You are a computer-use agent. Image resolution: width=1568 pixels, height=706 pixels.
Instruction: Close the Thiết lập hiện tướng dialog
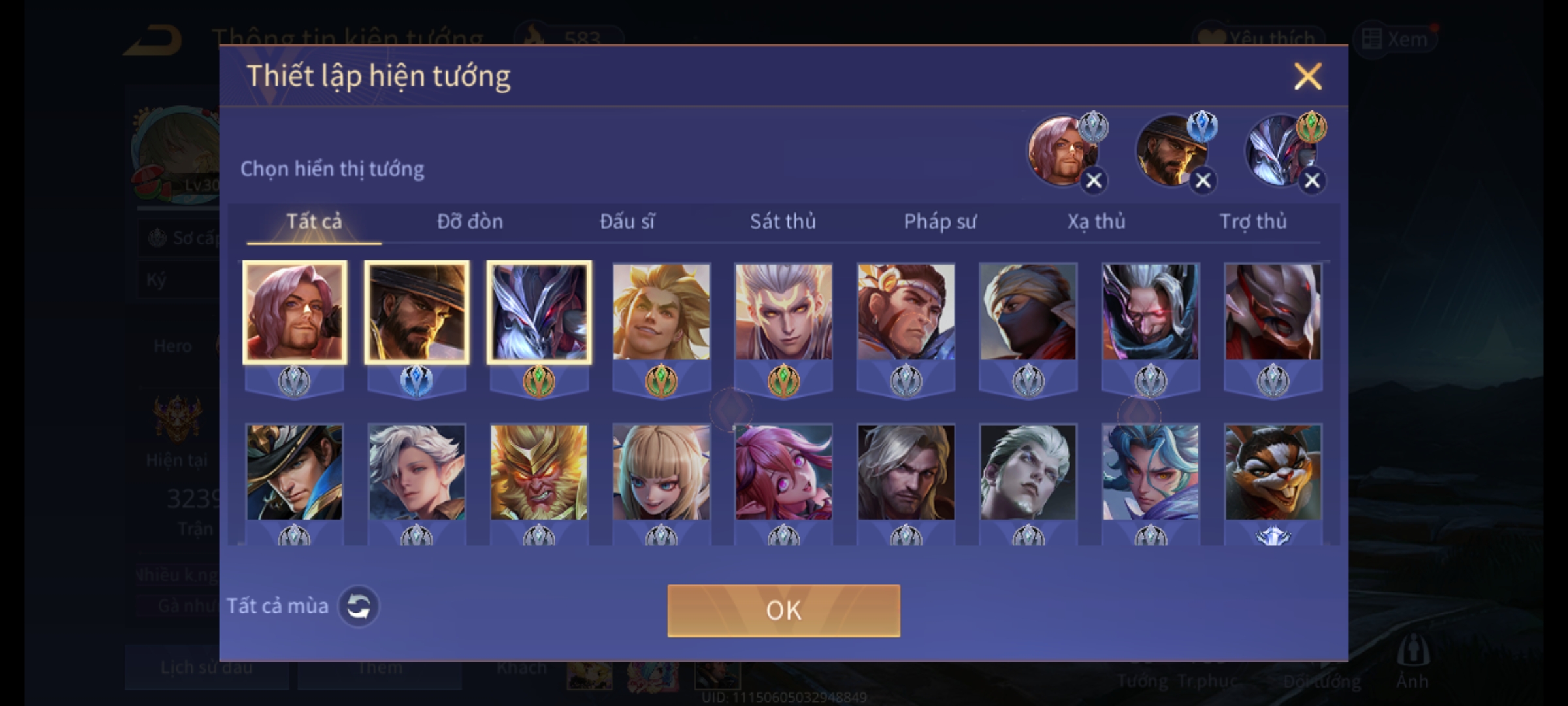(1307, 76)
